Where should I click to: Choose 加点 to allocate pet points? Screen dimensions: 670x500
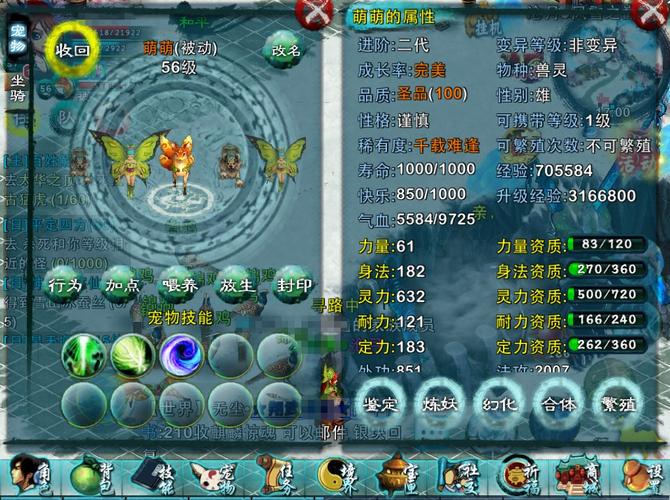122,285
